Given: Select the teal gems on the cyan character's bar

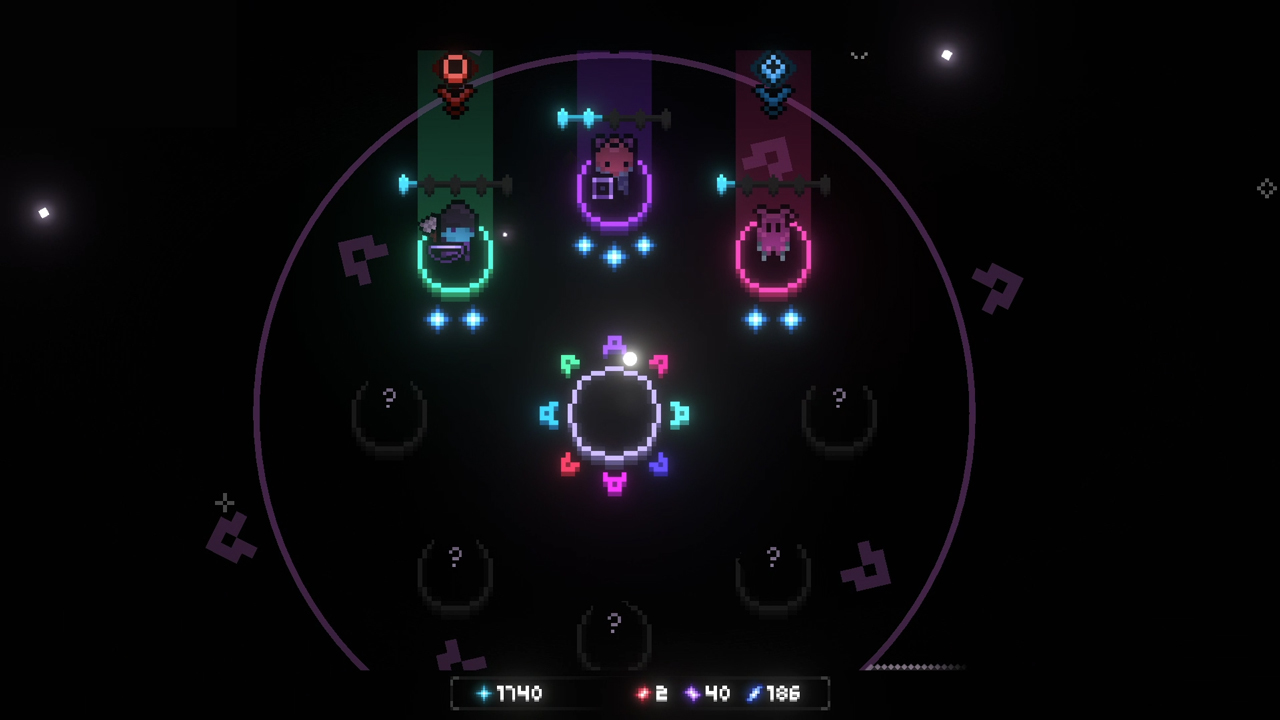Looking at the screenshot, I should point(455,320).
